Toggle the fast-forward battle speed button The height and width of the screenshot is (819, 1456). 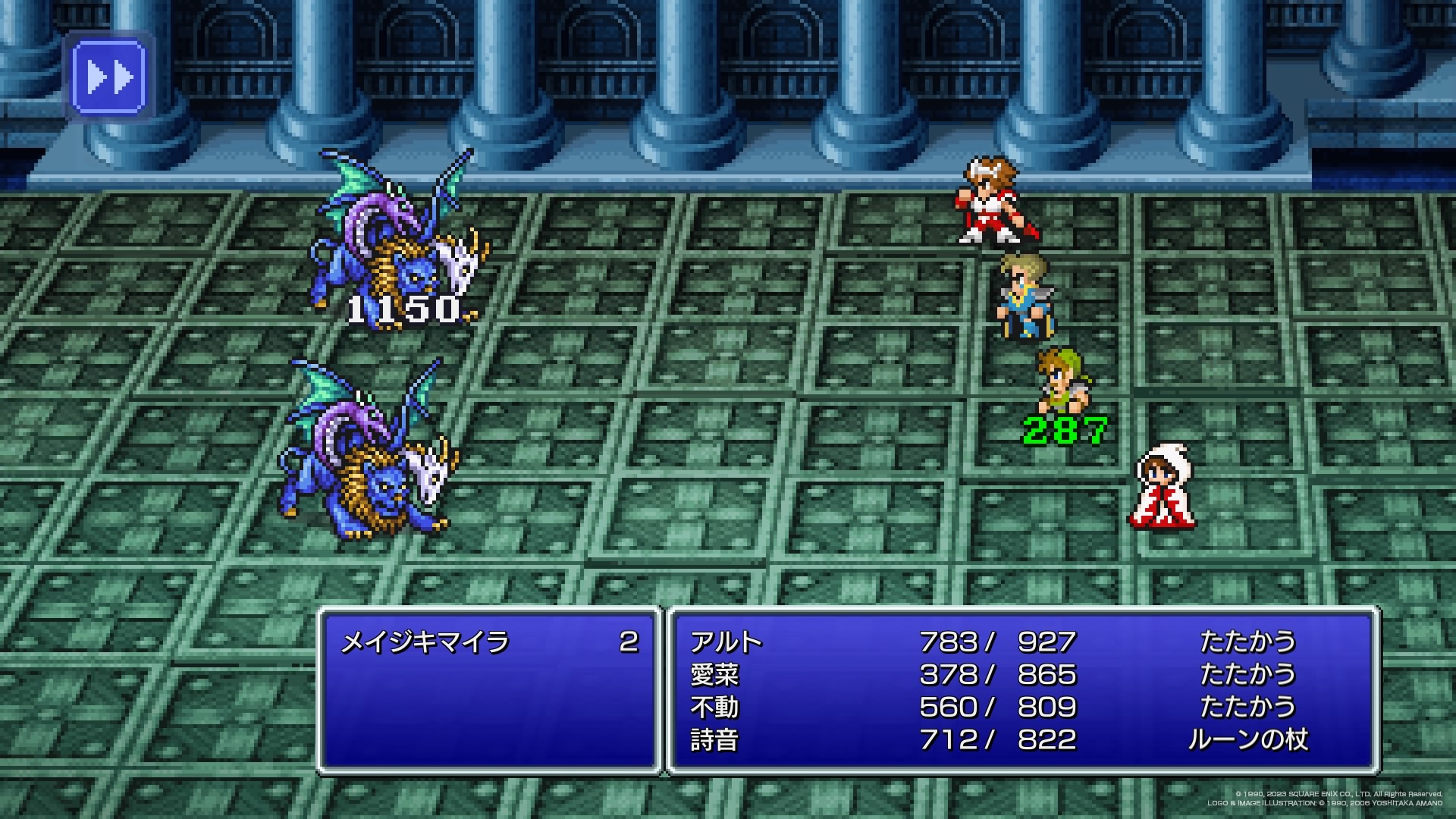[108, 77]
